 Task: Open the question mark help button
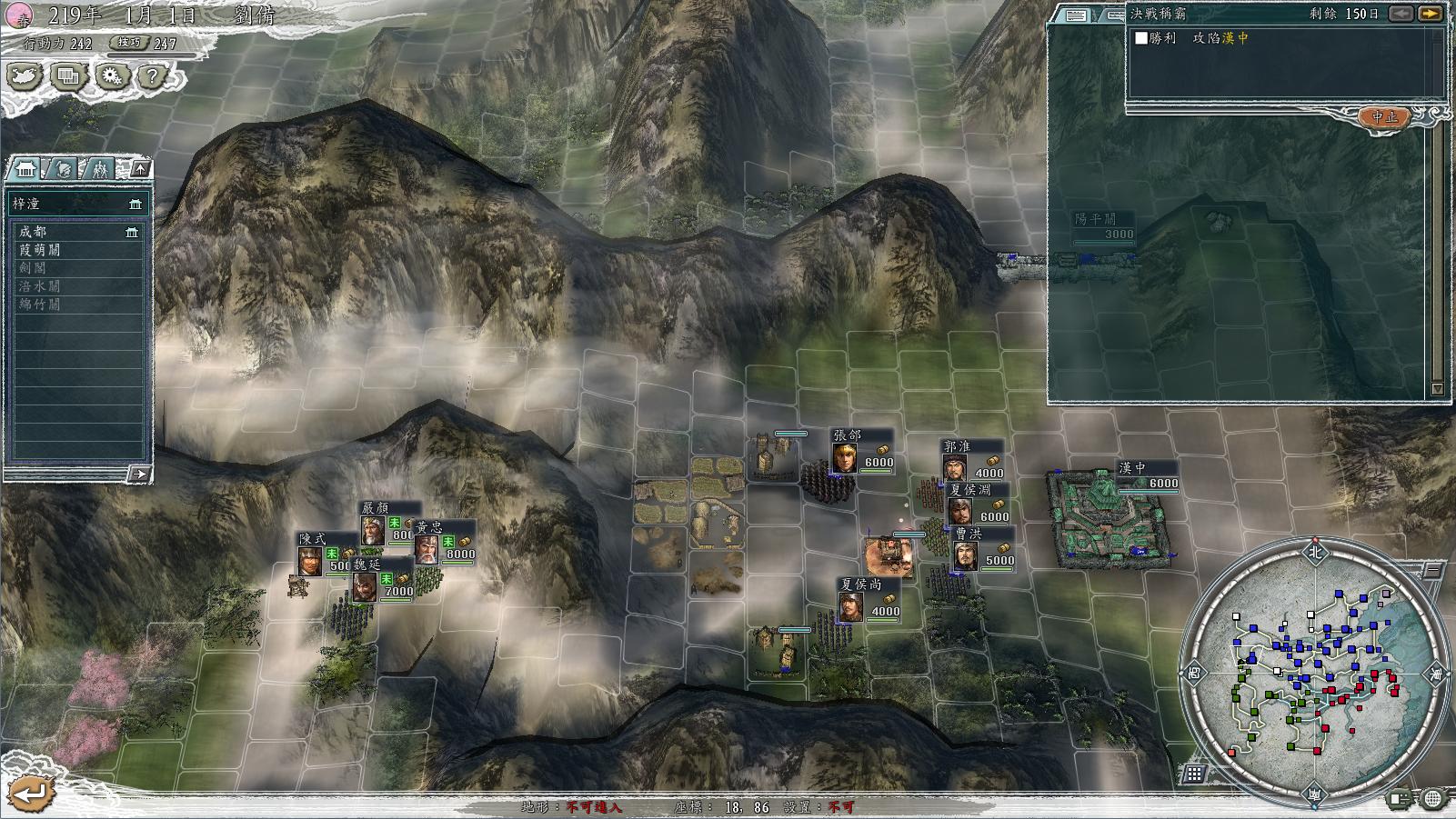point(152,75)
